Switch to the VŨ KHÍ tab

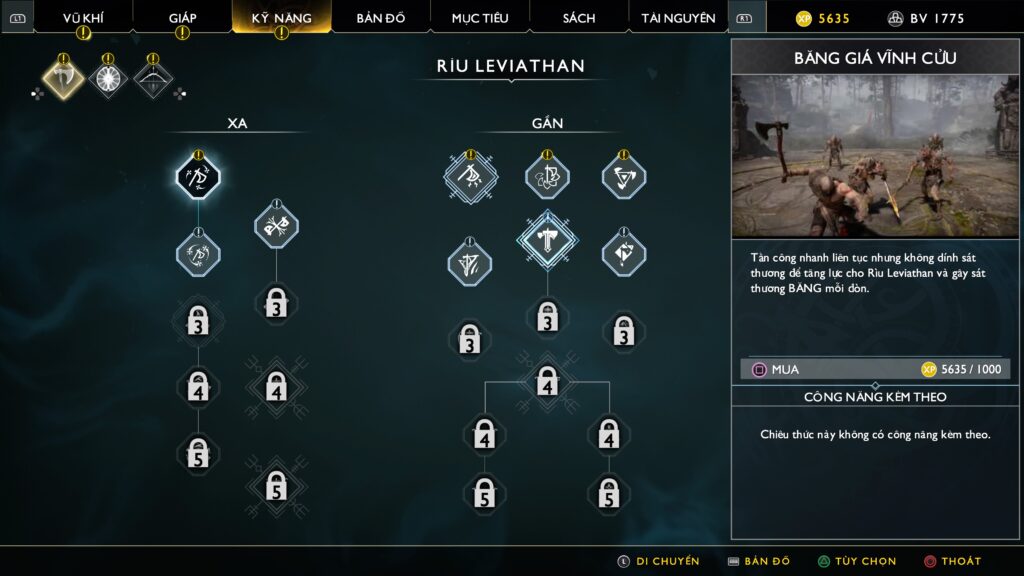point(83,18)
